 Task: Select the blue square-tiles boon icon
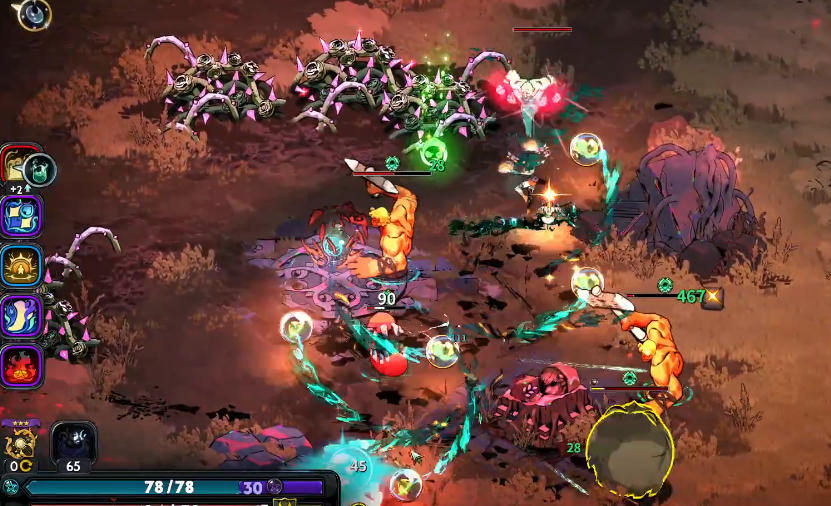(x=21, y=216)
